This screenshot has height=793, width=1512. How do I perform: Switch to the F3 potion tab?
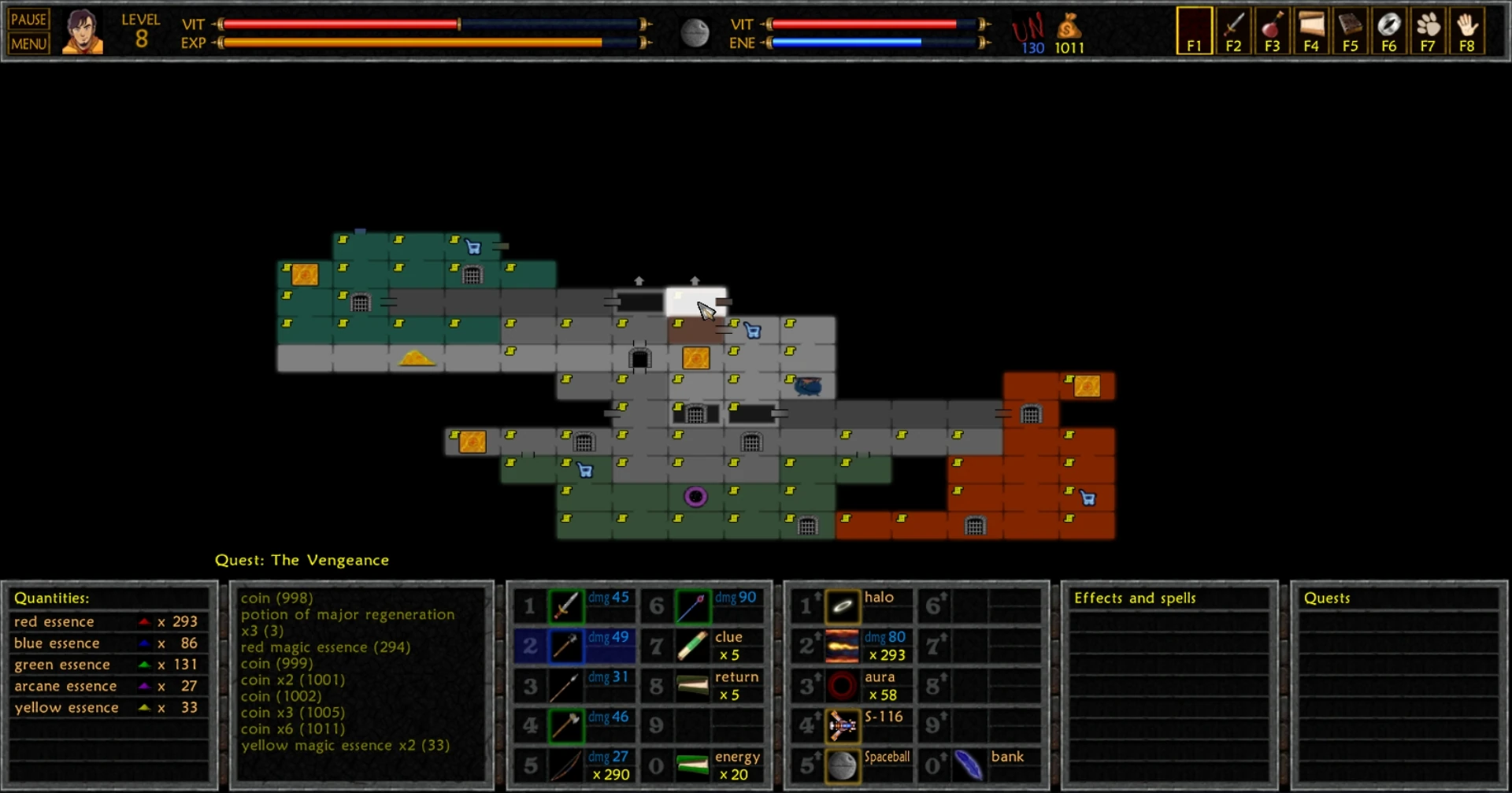(1272, 31)
